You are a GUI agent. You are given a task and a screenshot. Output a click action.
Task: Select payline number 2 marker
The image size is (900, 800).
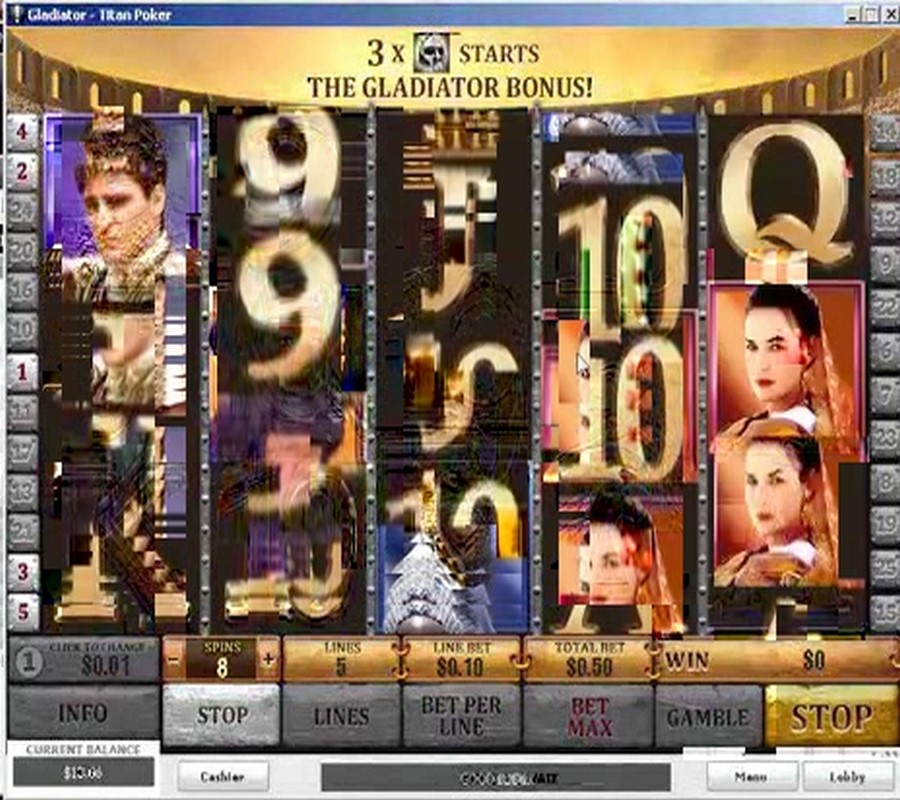tap(22, 171)
